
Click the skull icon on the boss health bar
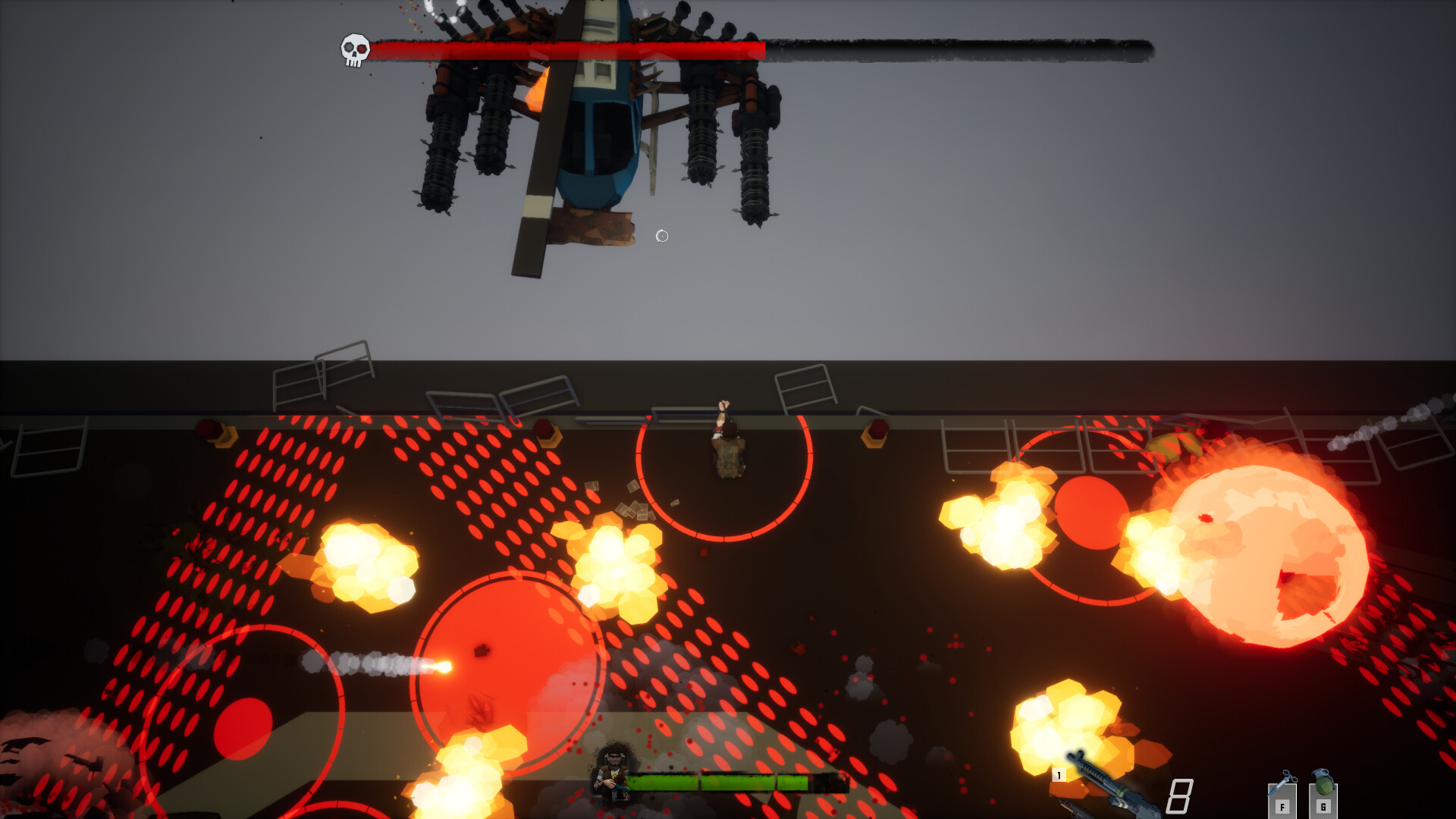pyautogui.click(x=353, y=48)
